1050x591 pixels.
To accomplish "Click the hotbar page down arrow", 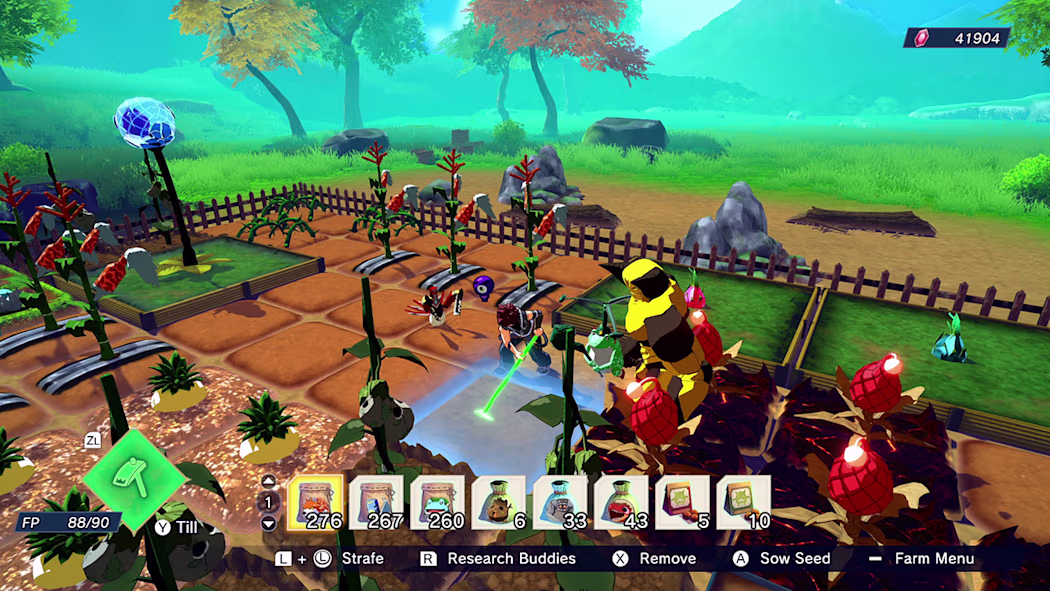I will (x=268, y=523).
